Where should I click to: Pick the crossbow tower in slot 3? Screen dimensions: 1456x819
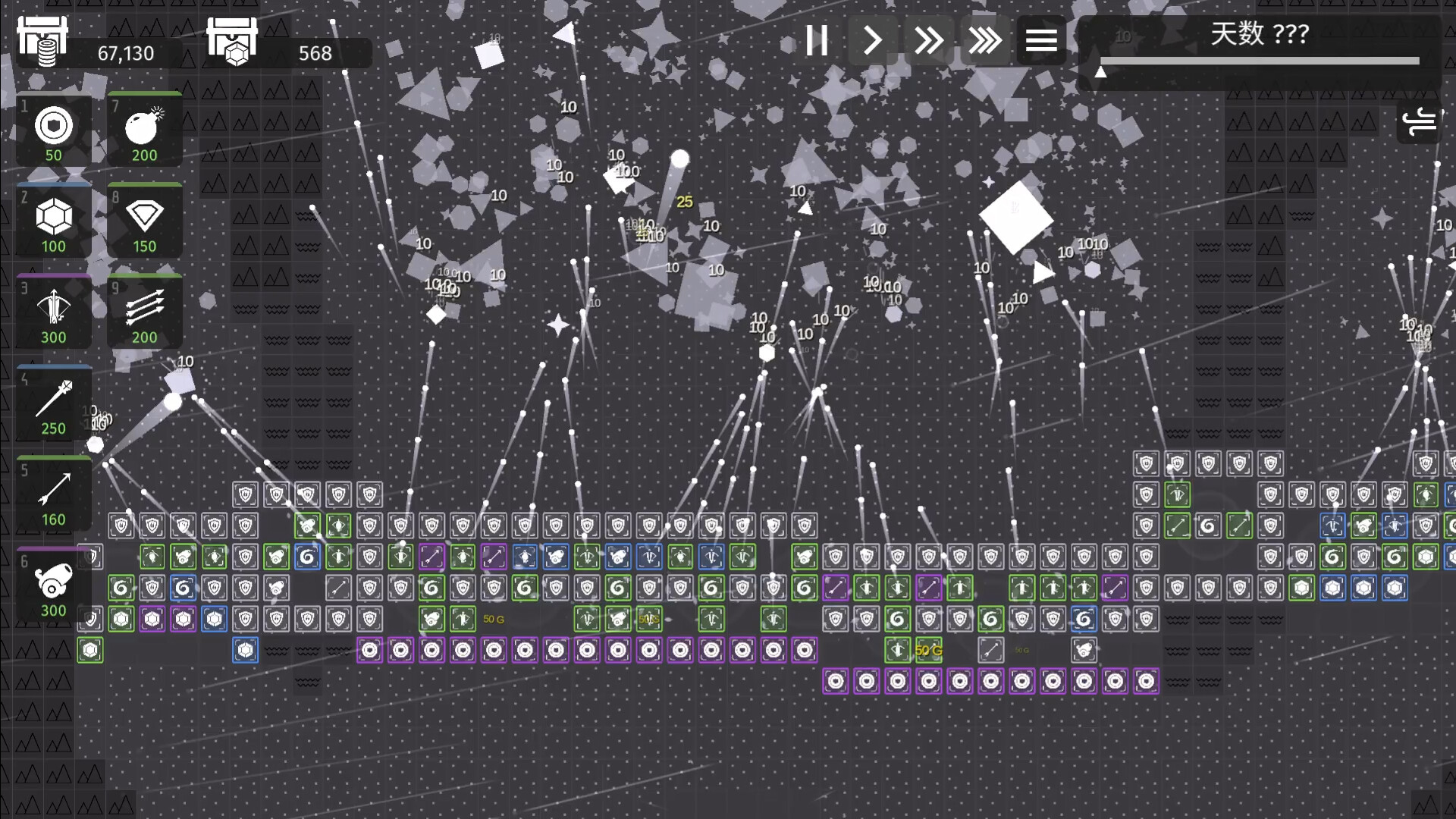click(x=52, y=312)
